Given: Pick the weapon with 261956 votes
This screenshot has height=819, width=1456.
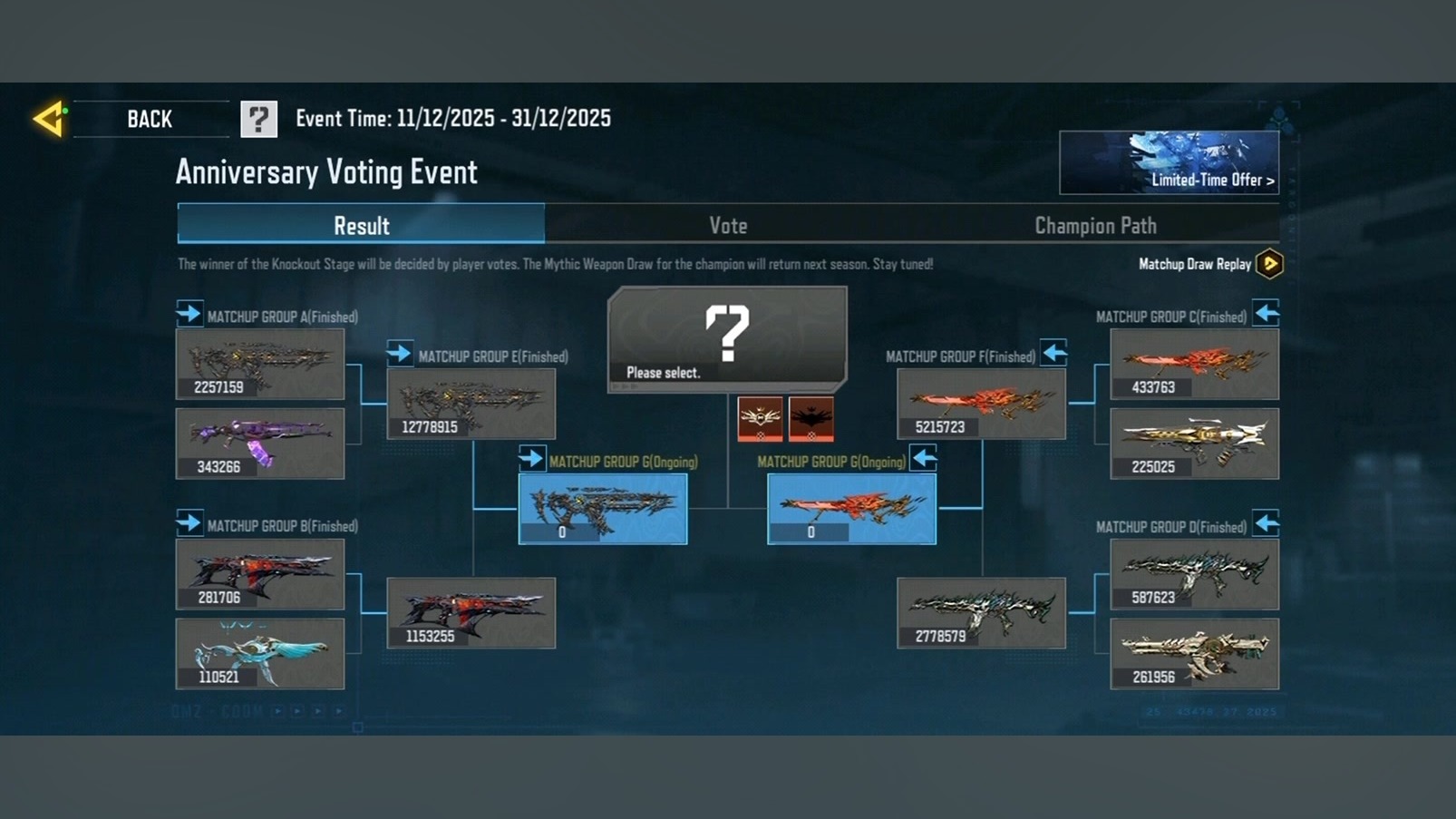Looking at the screenshot, I should [x=1194, y=653].
